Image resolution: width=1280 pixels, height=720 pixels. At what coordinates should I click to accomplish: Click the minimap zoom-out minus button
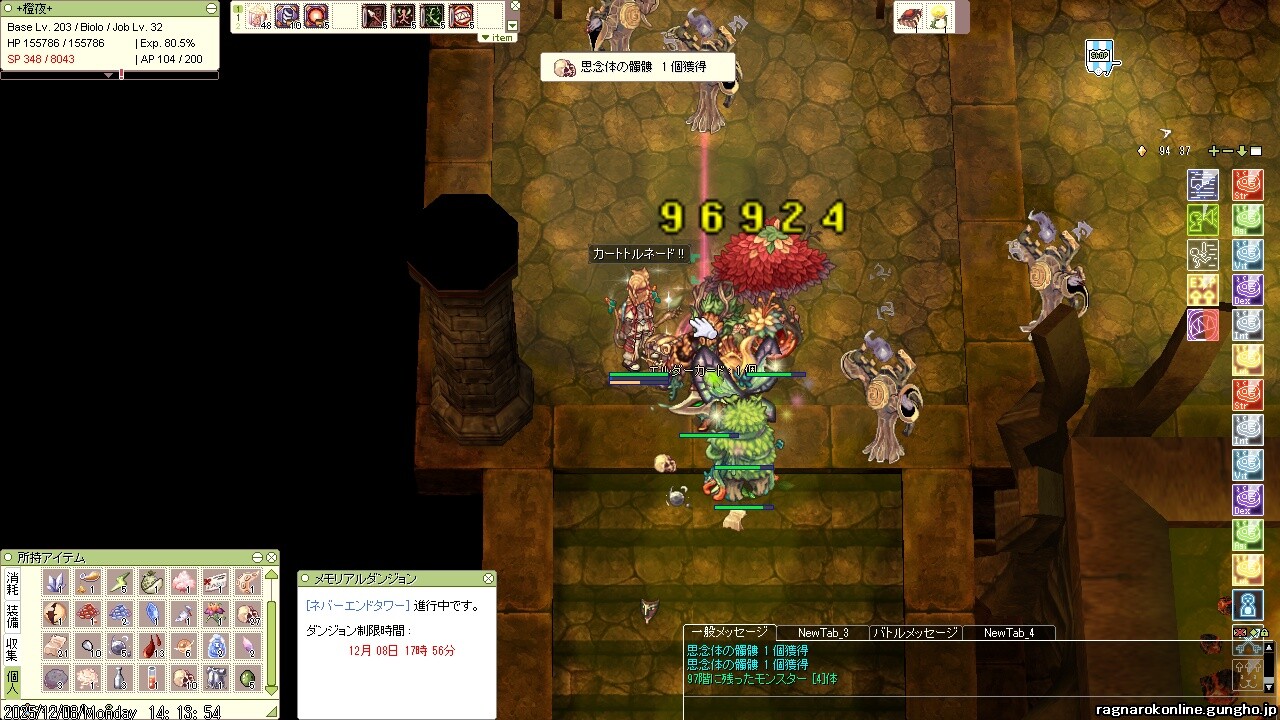point(1228,151)
